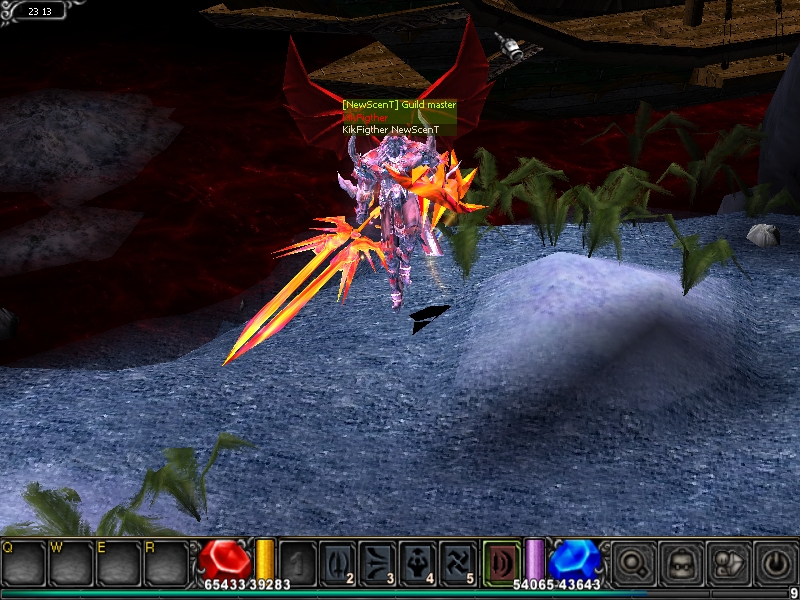Select the red active skill icon
The image size is (800, 600).
(x=500, y=562)
